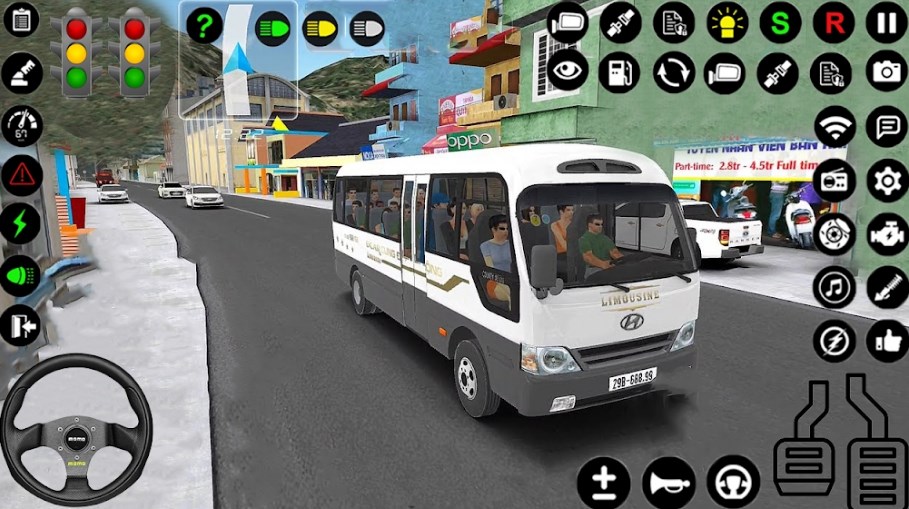Activate the yellow beacon light
Viewport: 909px width, 509px height.
pyautogui.click(x=727, y=22)
